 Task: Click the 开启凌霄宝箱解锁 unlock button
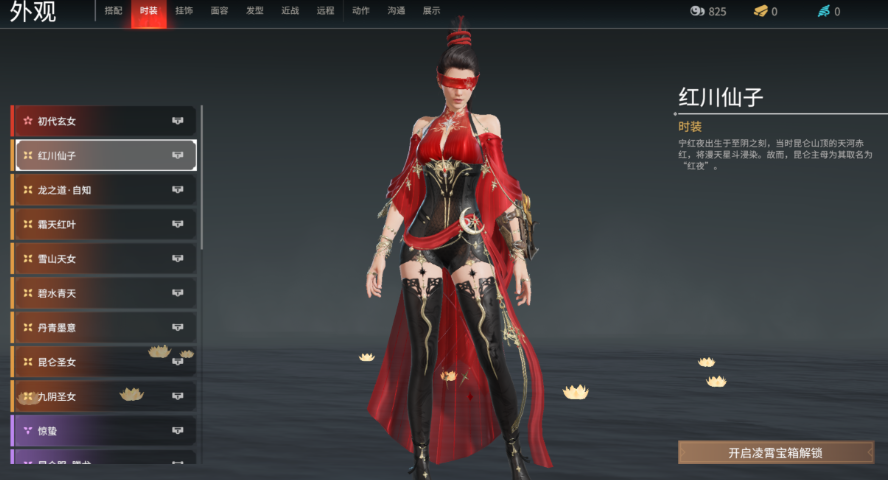[775, 453]
